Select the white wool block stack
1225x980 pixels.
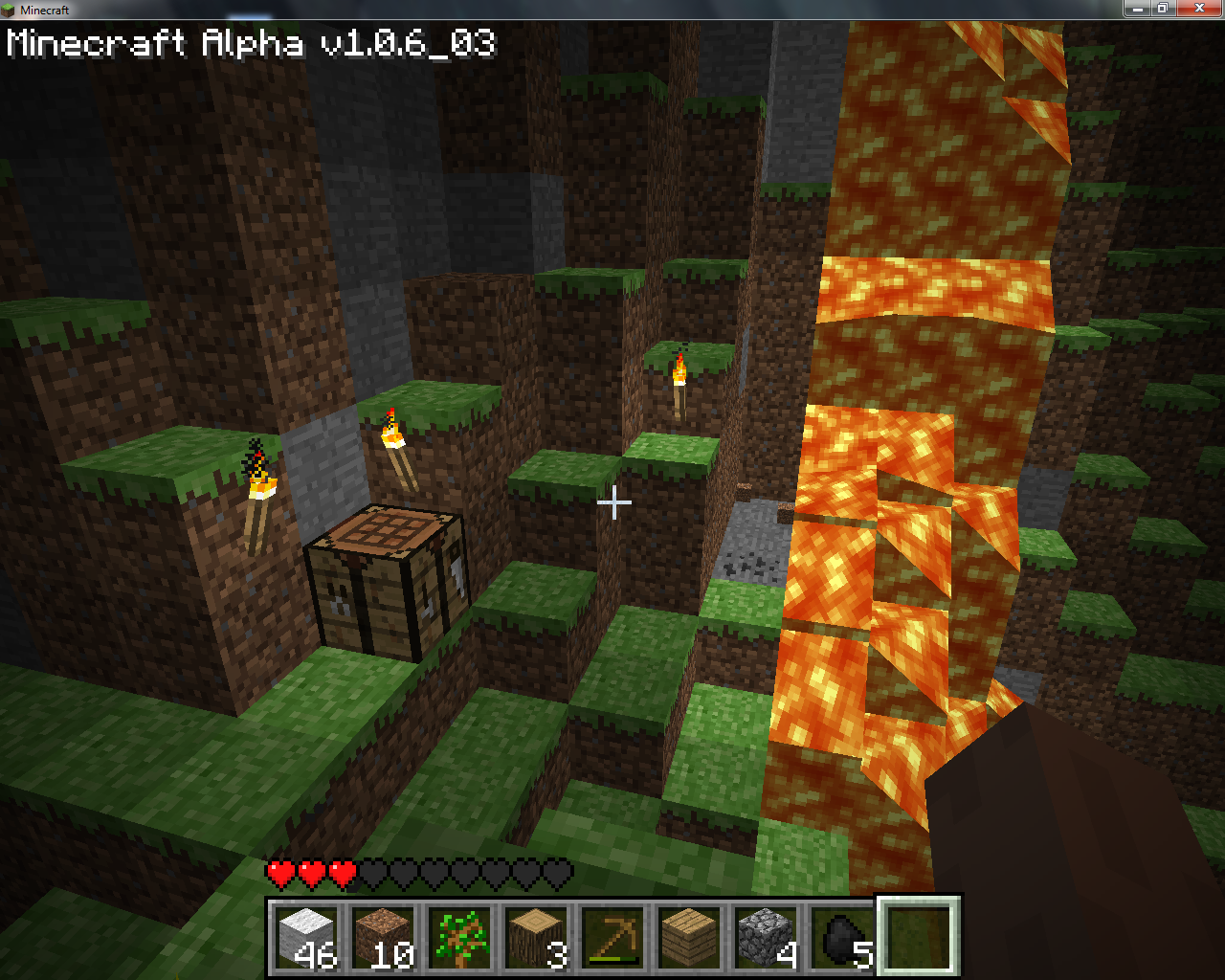(306, 937)
